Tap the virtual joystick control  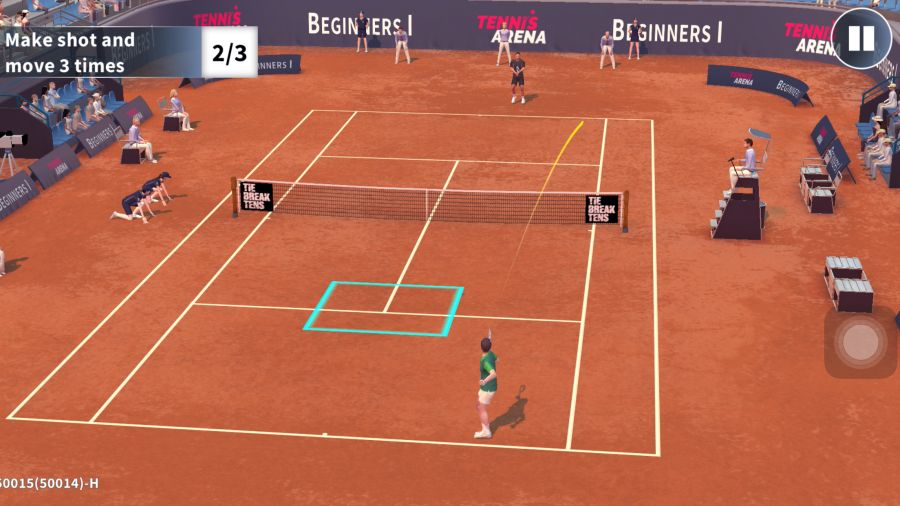[859, 342]
